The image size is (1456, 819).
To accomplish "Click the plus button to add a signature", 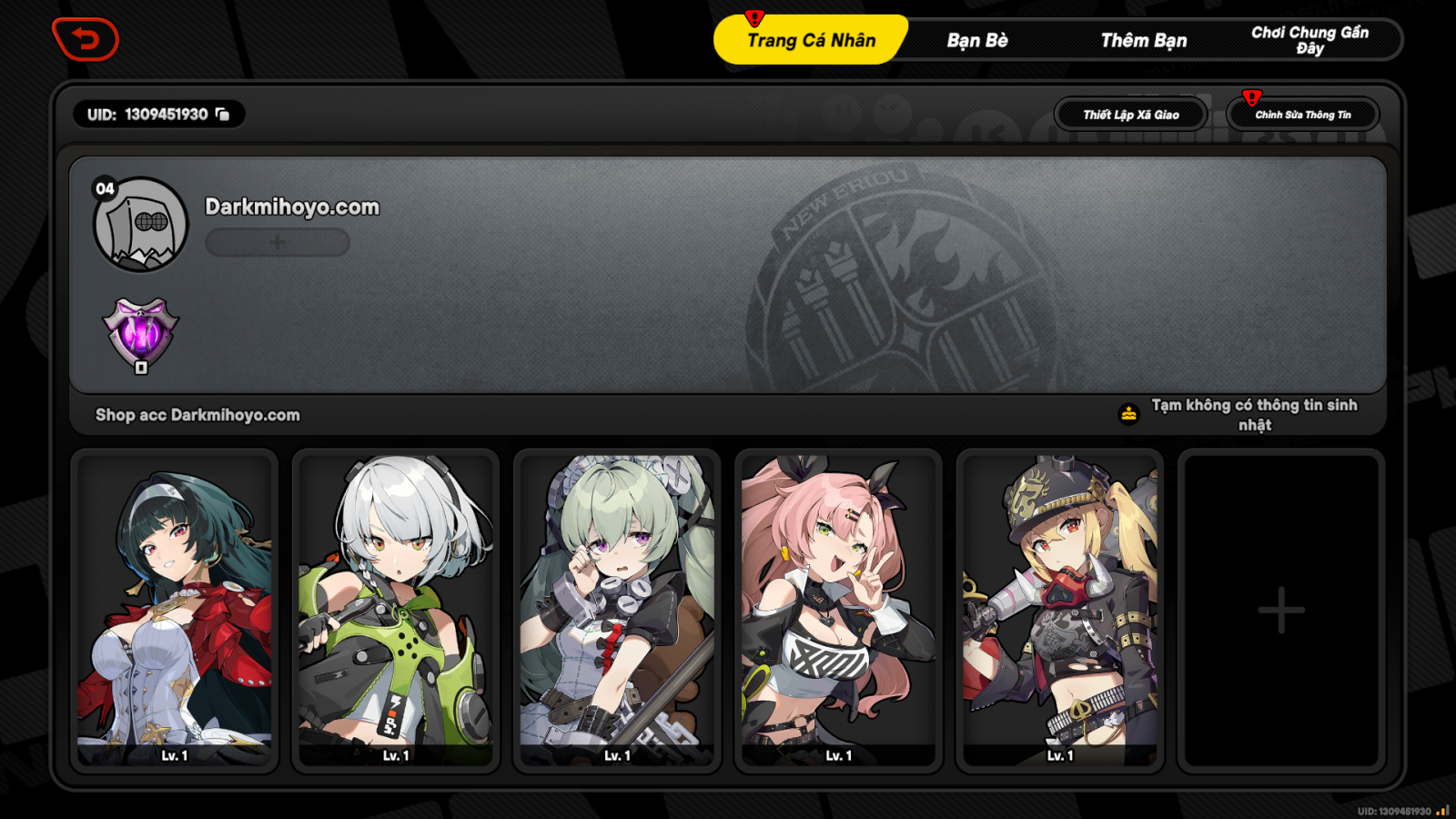I will tap(276, 242).
